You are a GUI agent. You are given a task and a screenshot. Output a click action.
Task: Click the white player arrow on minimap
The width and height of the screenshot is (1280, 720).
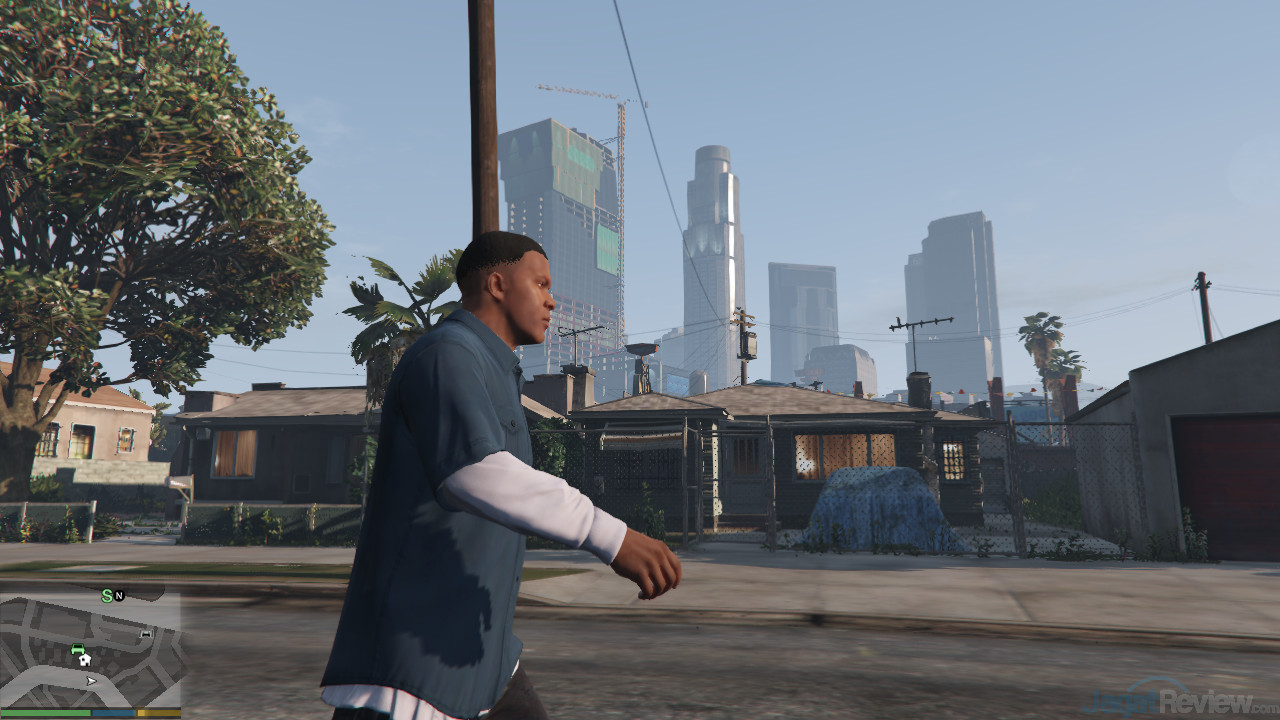92,681
